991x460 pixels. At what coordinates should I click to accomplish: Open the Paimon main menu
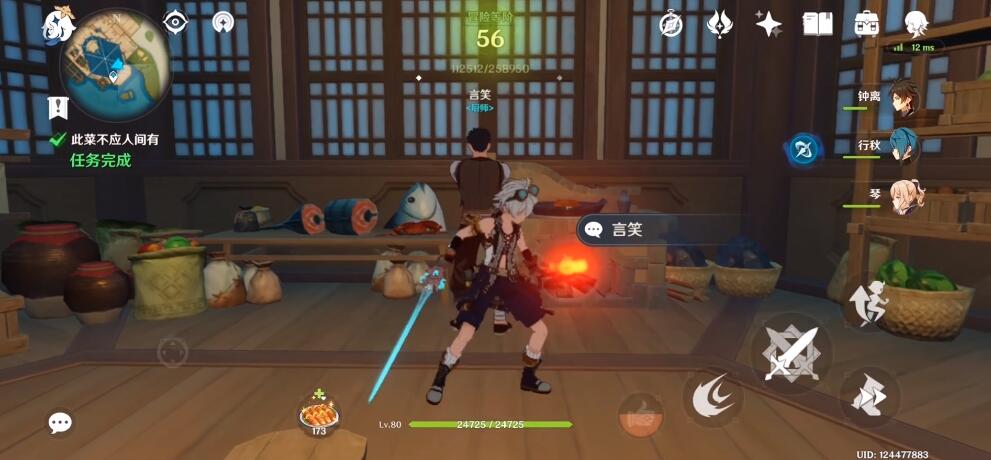pos(57,22)
